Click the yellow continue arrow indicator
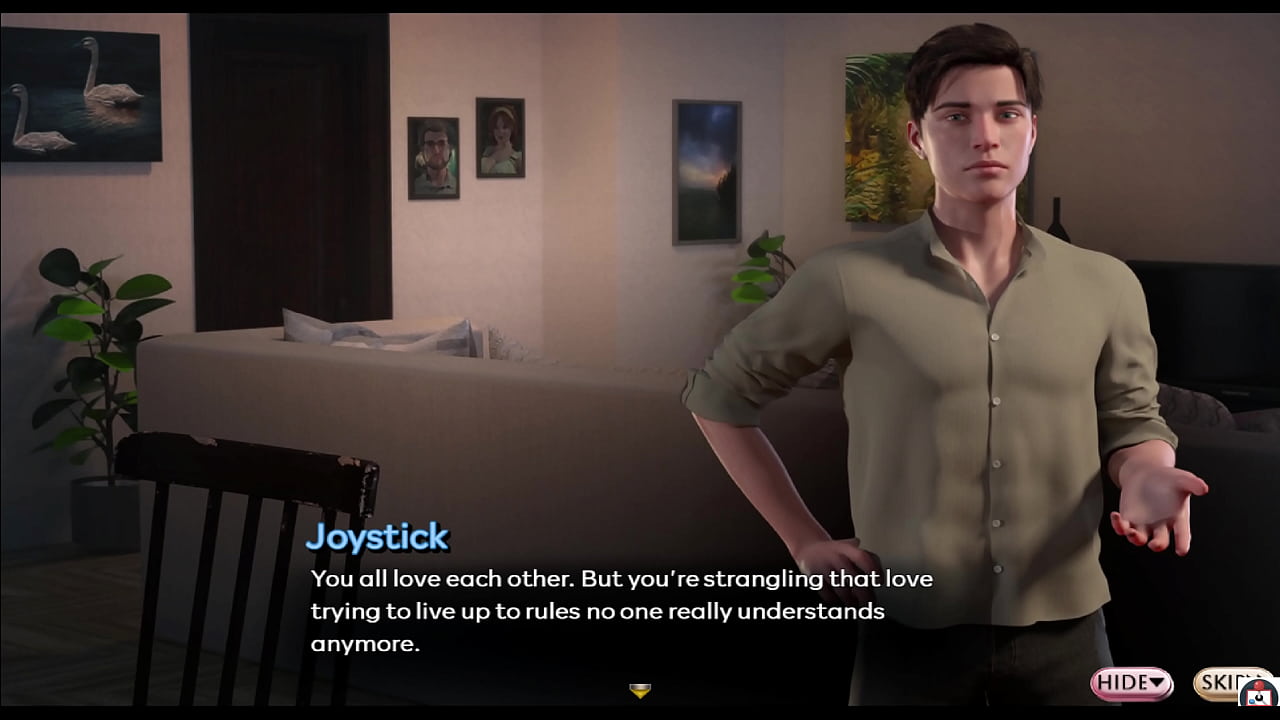The width and height of the screenshot is (1280, 720). coord(640,689)
